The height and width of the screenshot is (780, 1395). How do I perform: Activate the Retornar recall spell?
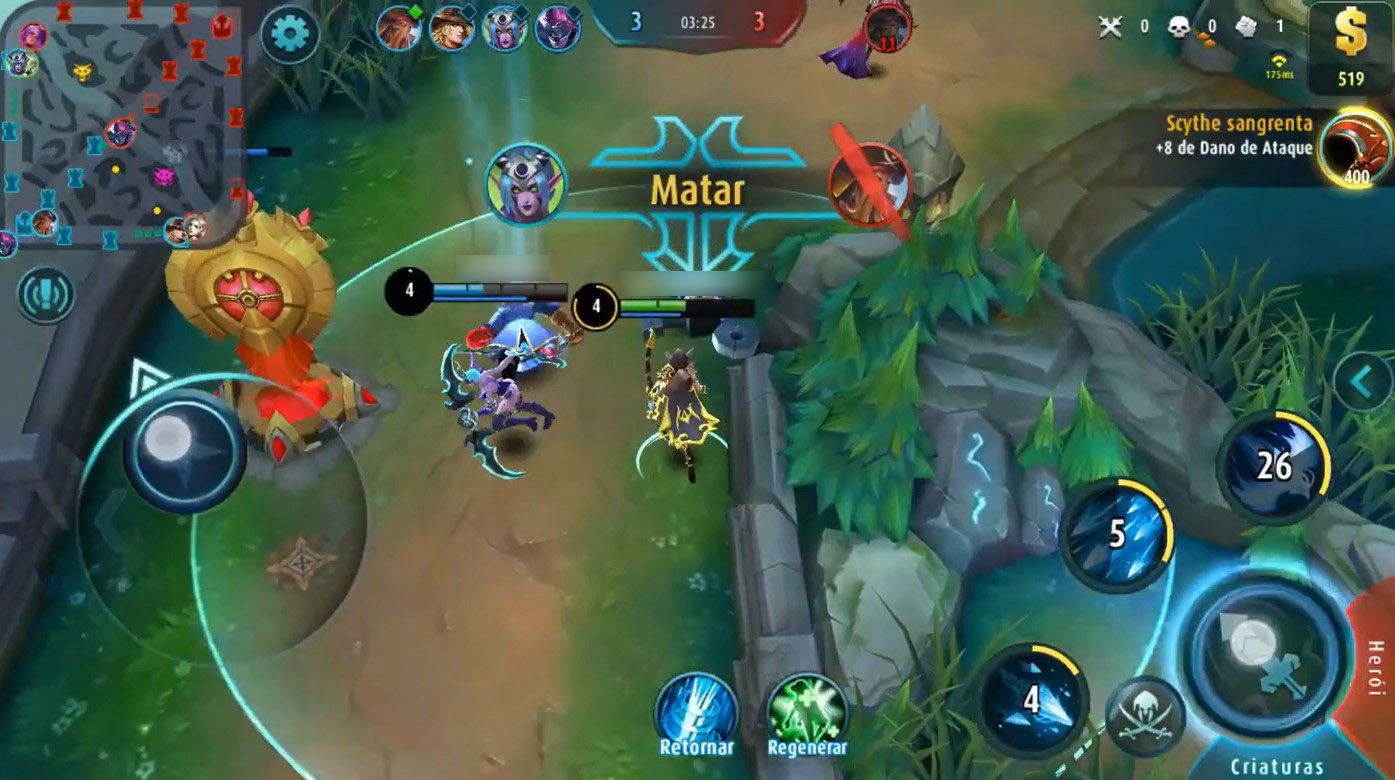pyautogui.click(x=696, y=713)
